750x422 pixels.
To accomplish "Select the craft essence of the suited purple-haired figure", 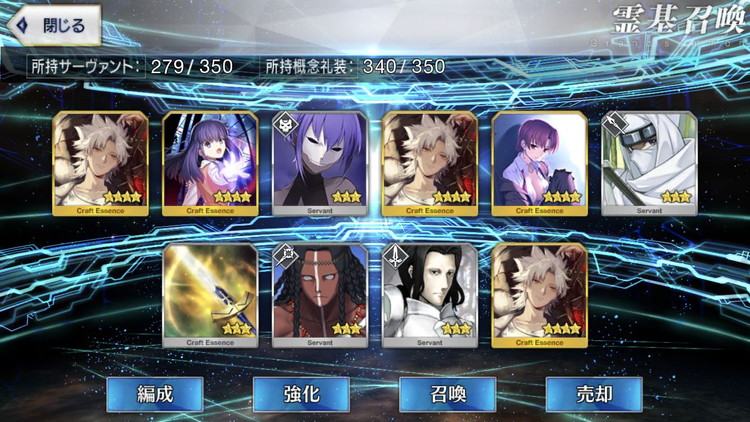I will point(539,162).
